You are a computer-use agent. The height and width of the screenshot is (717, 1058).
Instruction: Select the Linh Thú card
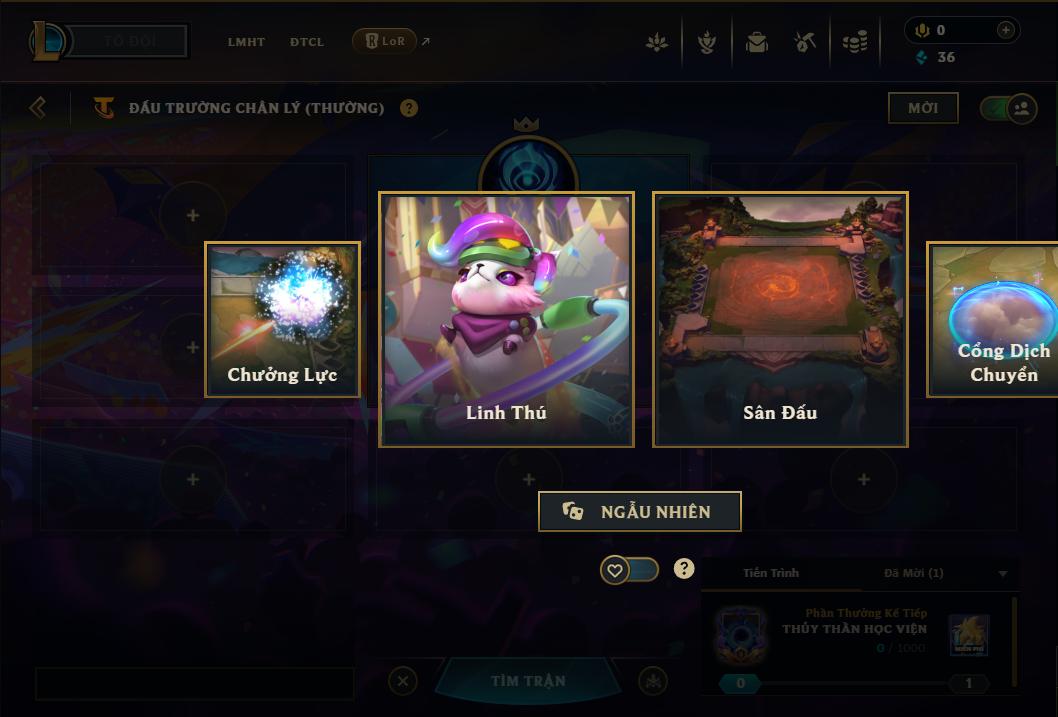pos(506,319)
